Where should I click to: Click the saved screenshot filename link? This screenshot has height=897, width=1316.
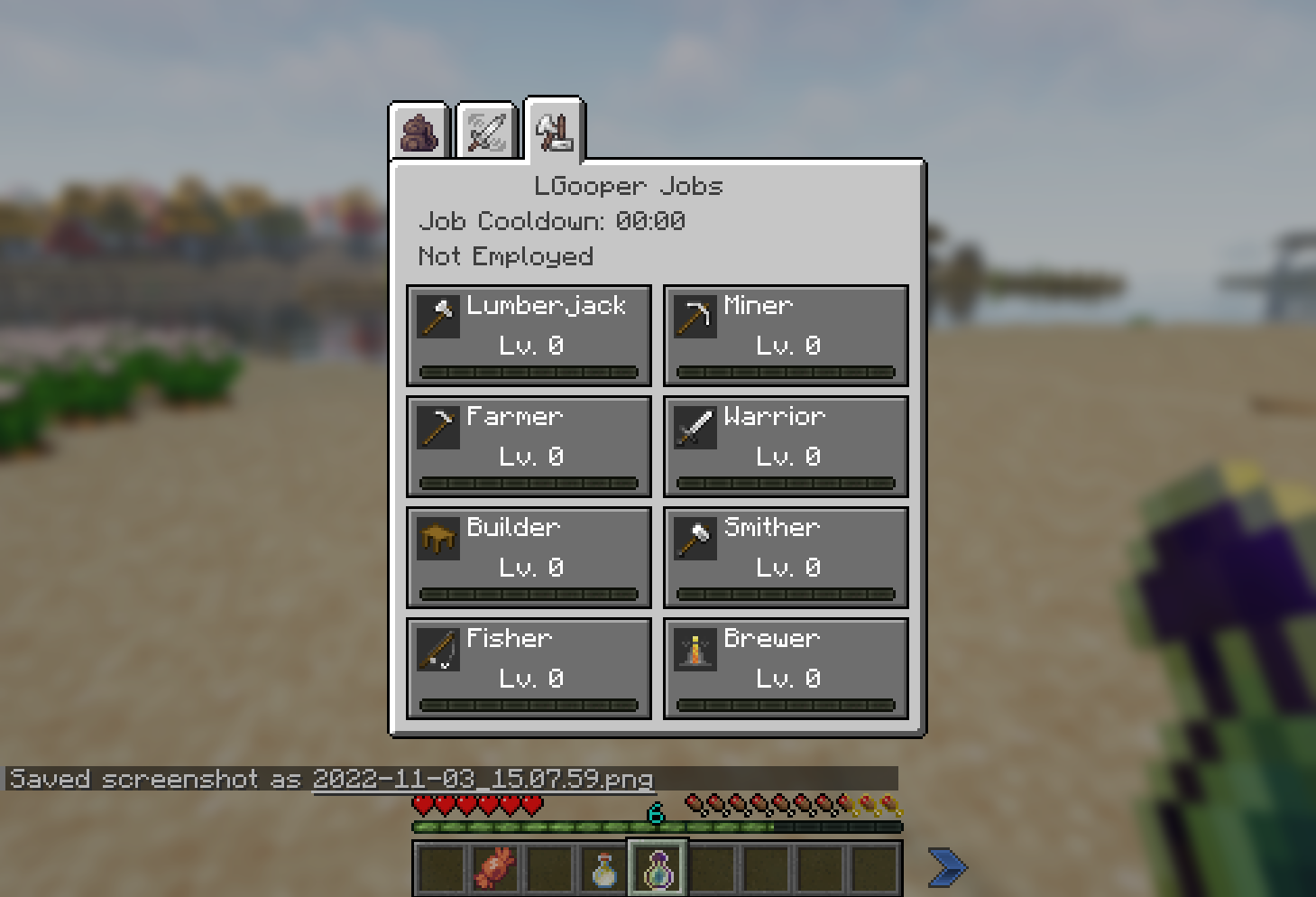[483, 779]
